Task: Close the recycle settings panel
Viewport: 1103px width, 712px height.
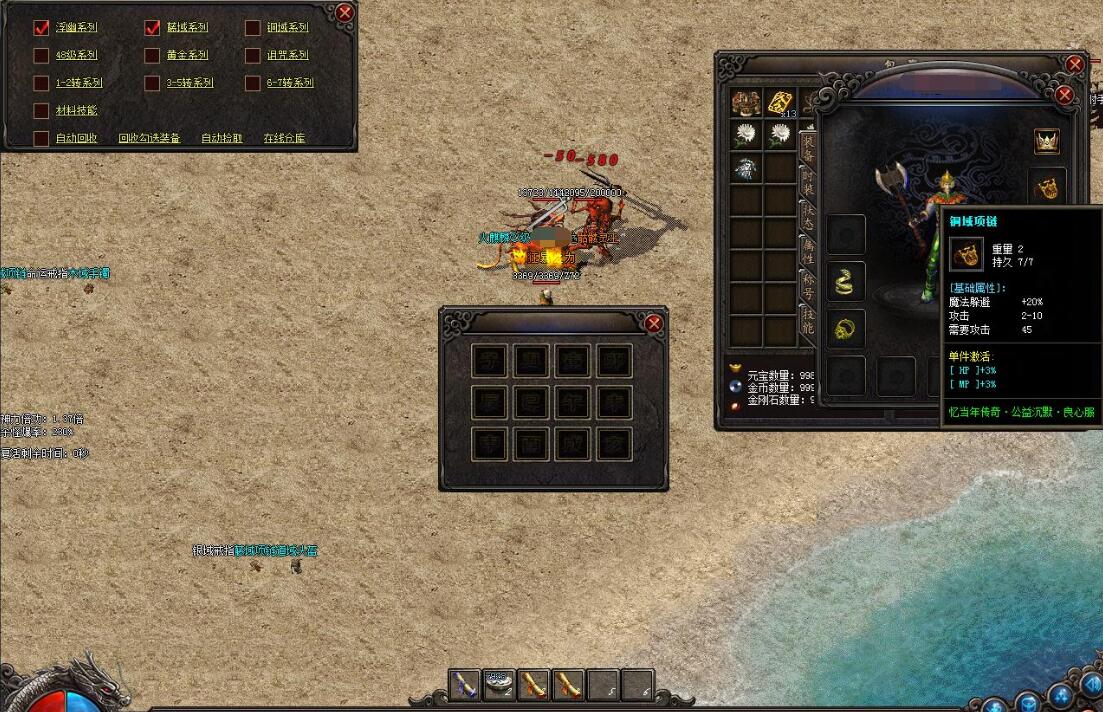Action: coord(344,13)
